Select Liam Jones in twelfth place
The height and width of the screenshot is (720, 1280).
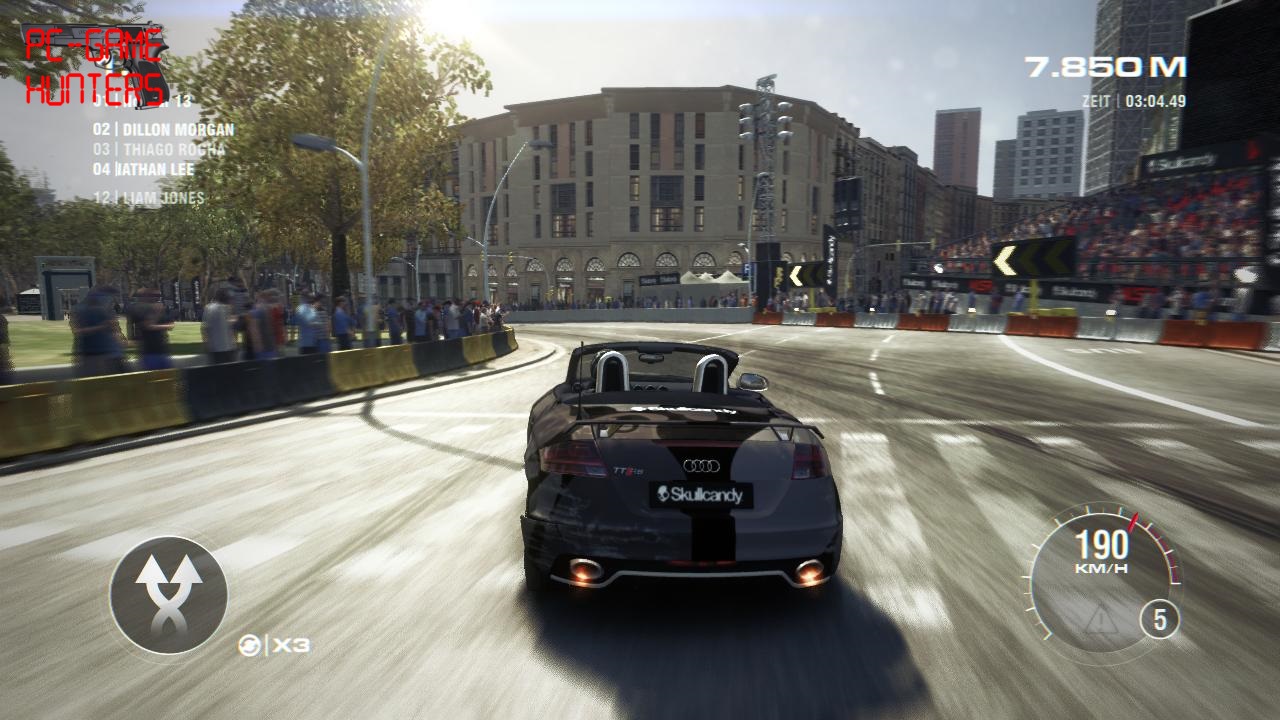(149, 198)
